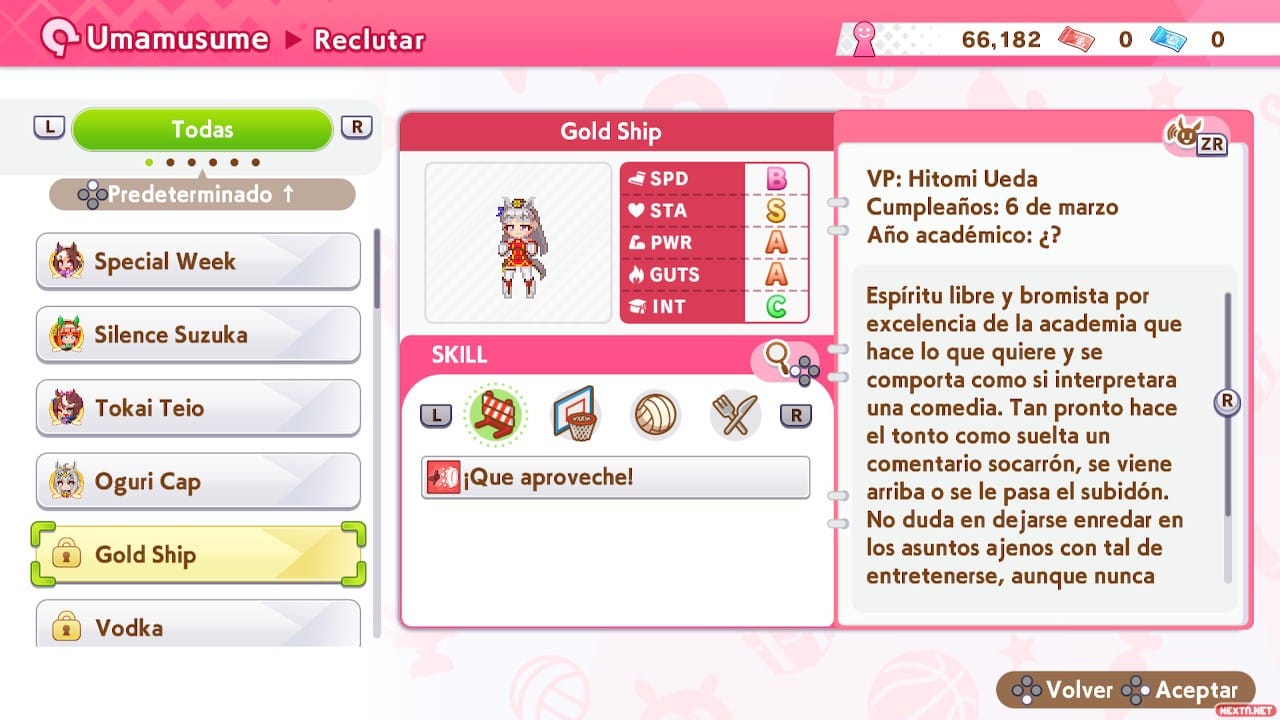Play the voice sample speaker icon

[1186, 137]
